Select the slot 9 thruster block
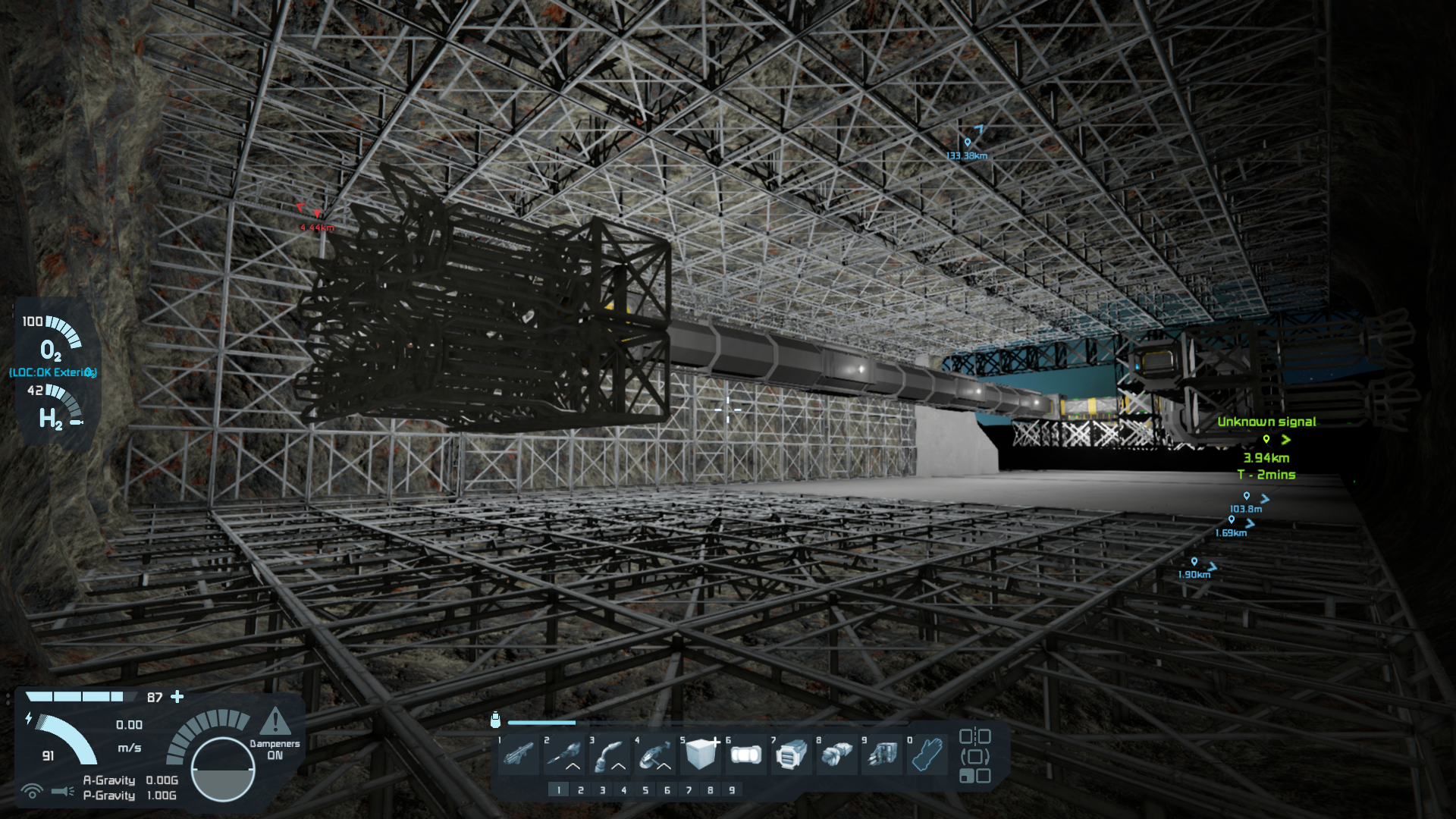 point(883,755)
